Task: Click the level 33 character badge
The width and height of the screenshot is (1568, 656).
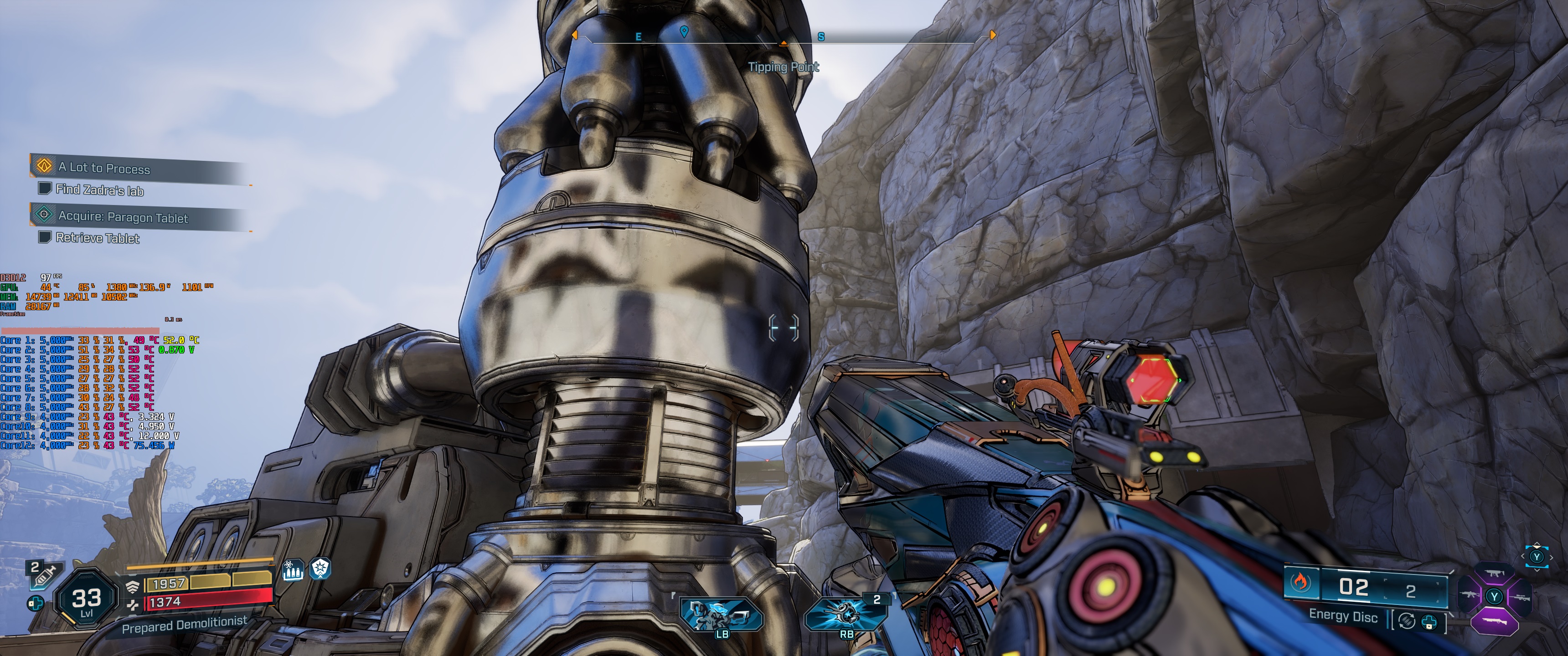Action: pos(87,600)
